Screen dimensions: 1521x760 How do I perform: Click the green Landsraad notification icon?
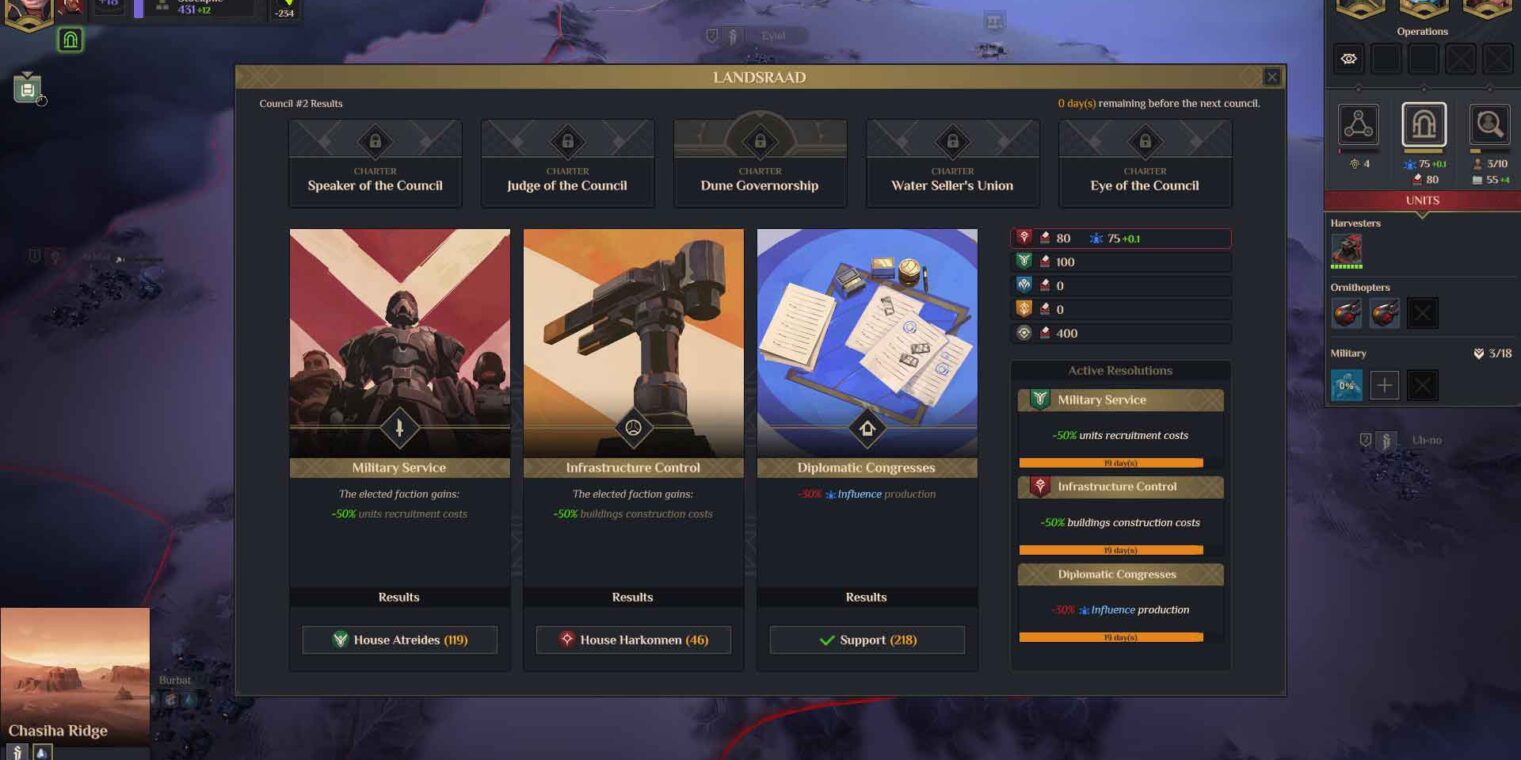tap(70, 40)
